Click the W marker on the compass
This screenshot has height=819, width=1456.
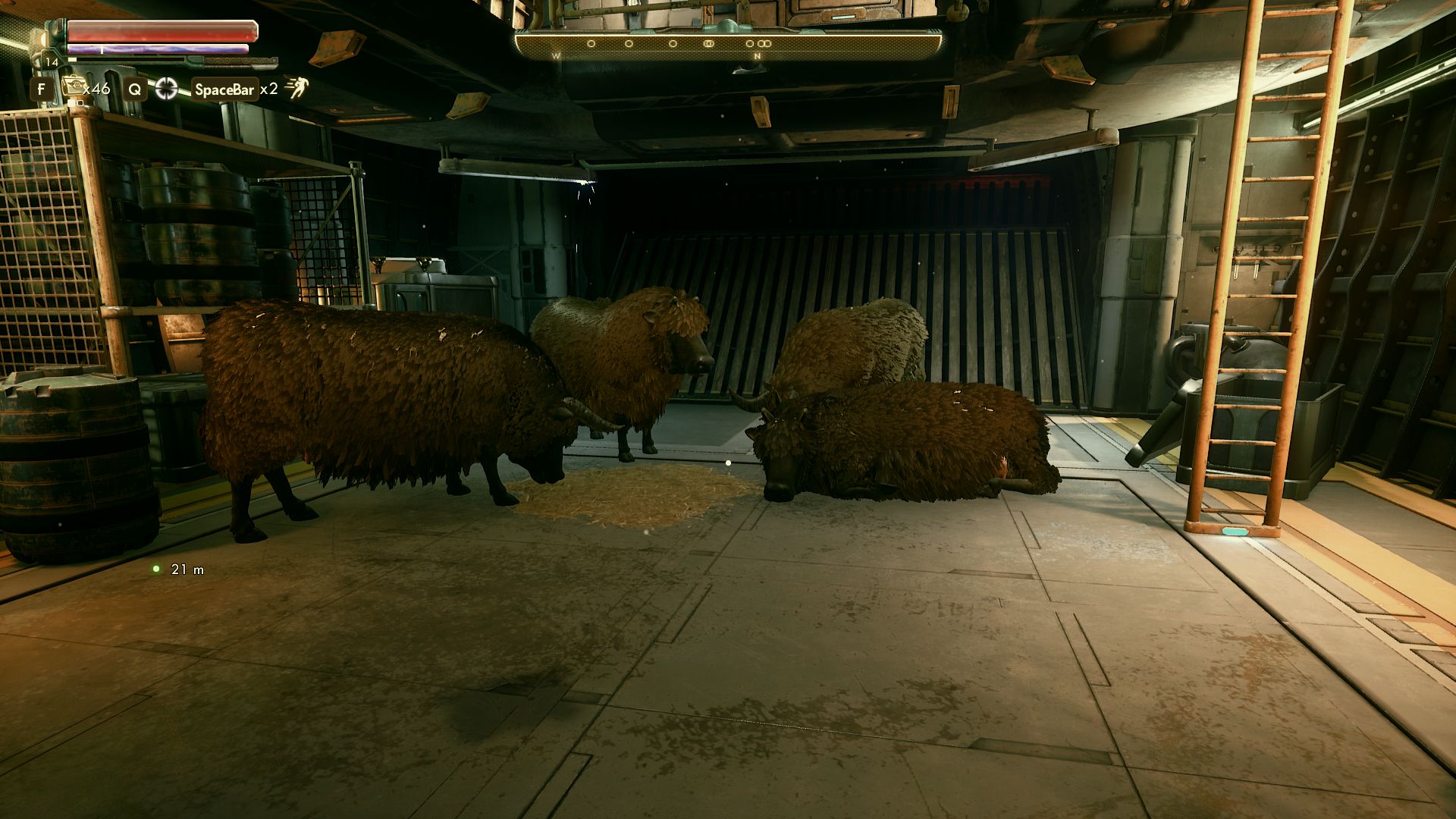(556, 56)
